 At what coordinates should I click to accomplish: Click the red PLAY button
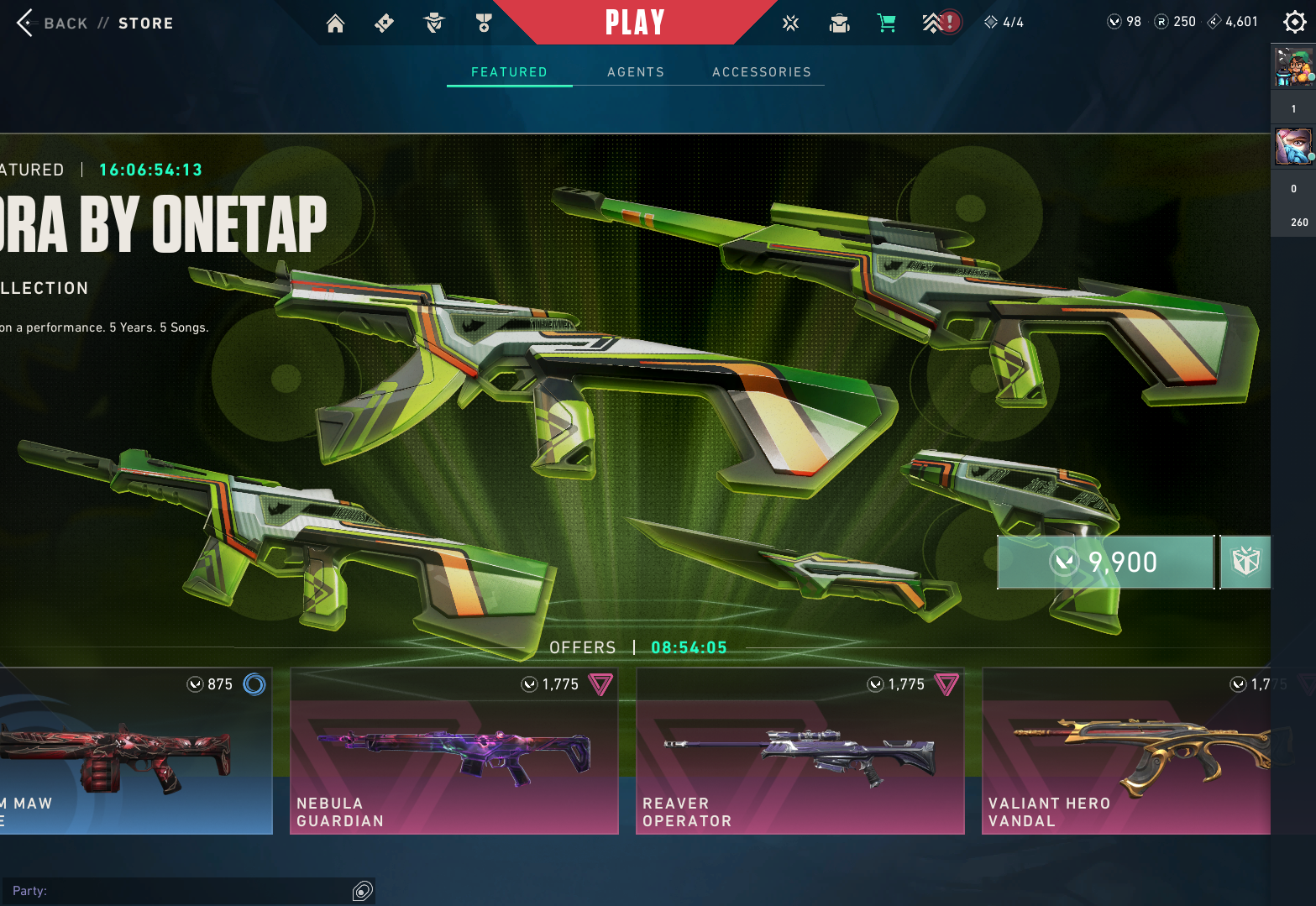(635, 23)
